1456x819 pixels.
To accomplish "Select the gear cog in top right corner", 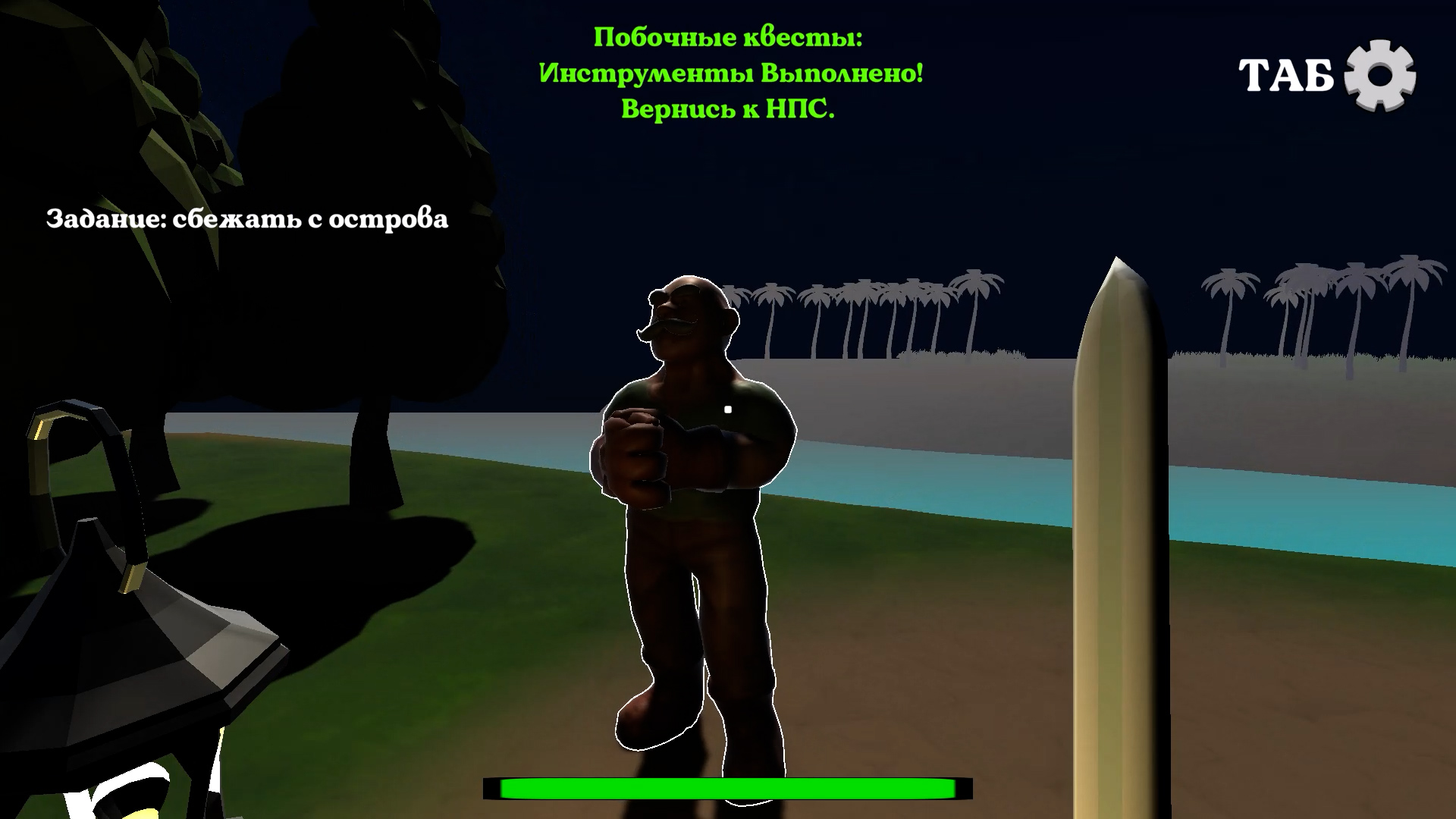I will point(1382,74).
